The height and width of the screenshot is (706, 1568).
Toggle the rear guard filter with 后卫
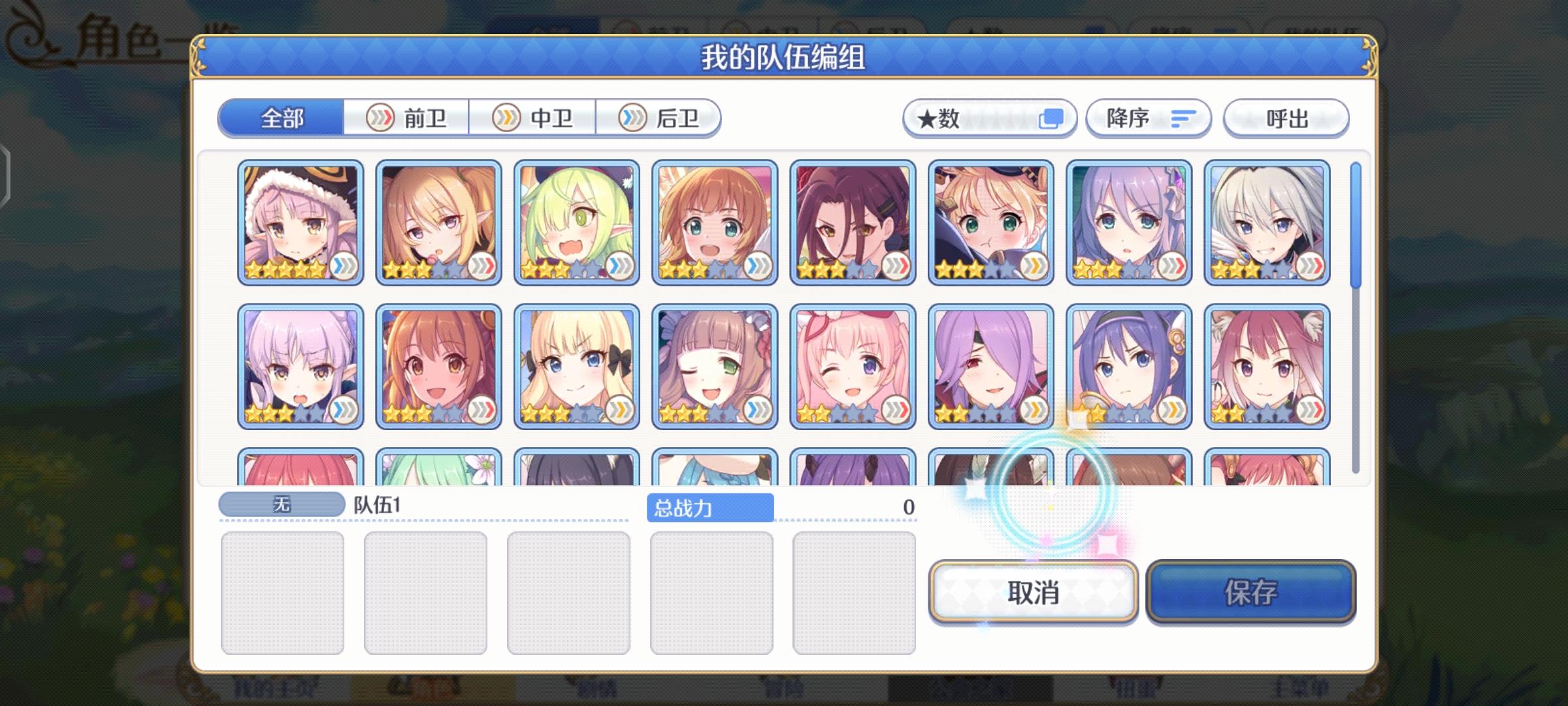[x=660, y=118]
